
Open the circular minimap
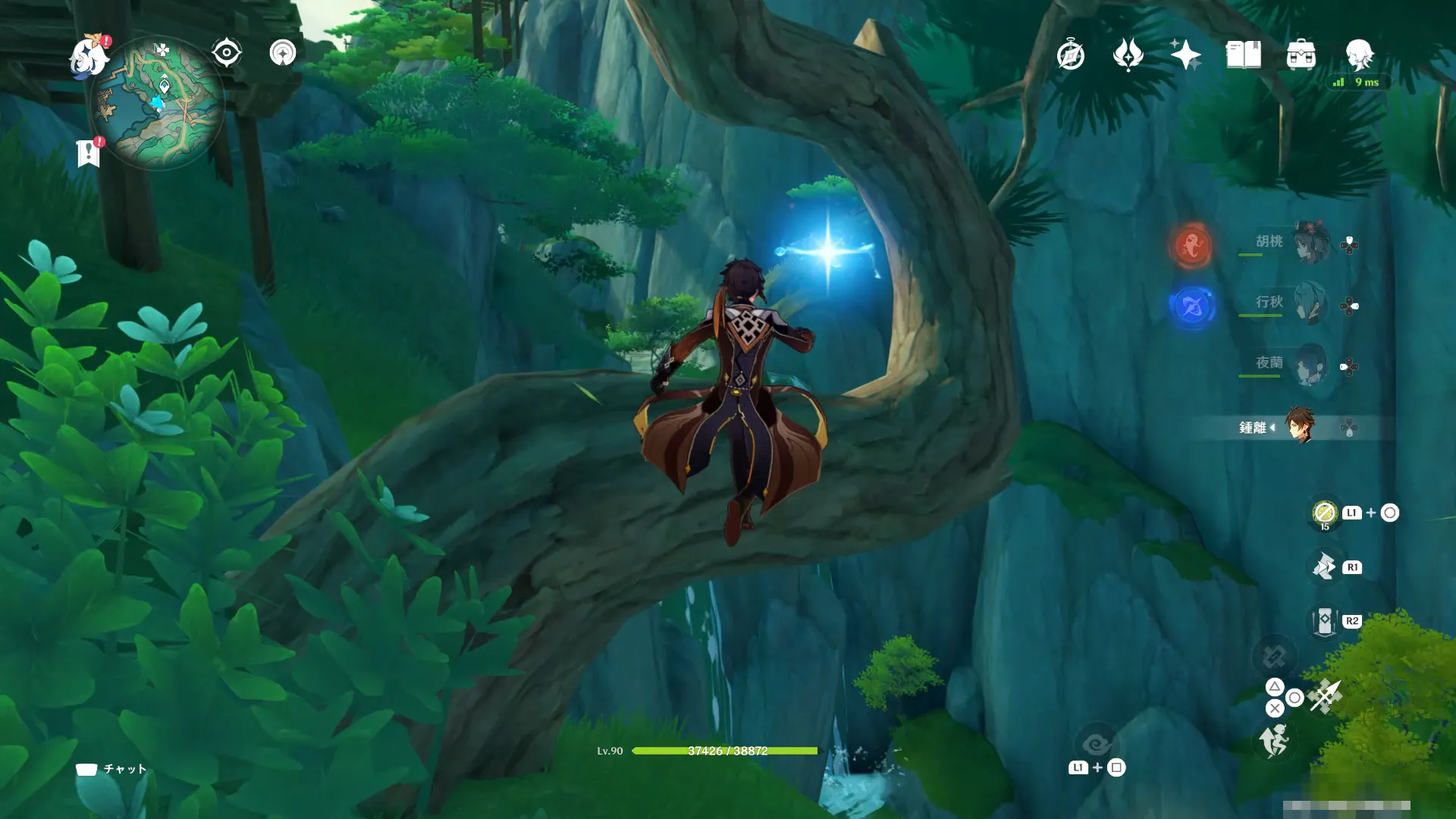157,102
